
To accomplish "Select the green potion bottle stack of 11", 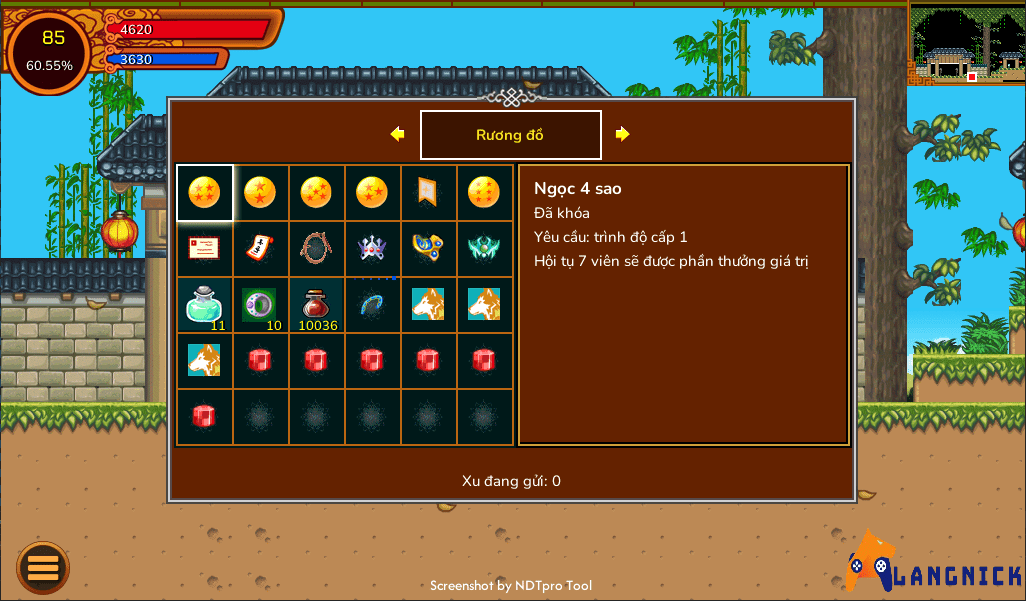I will [204, 304].
